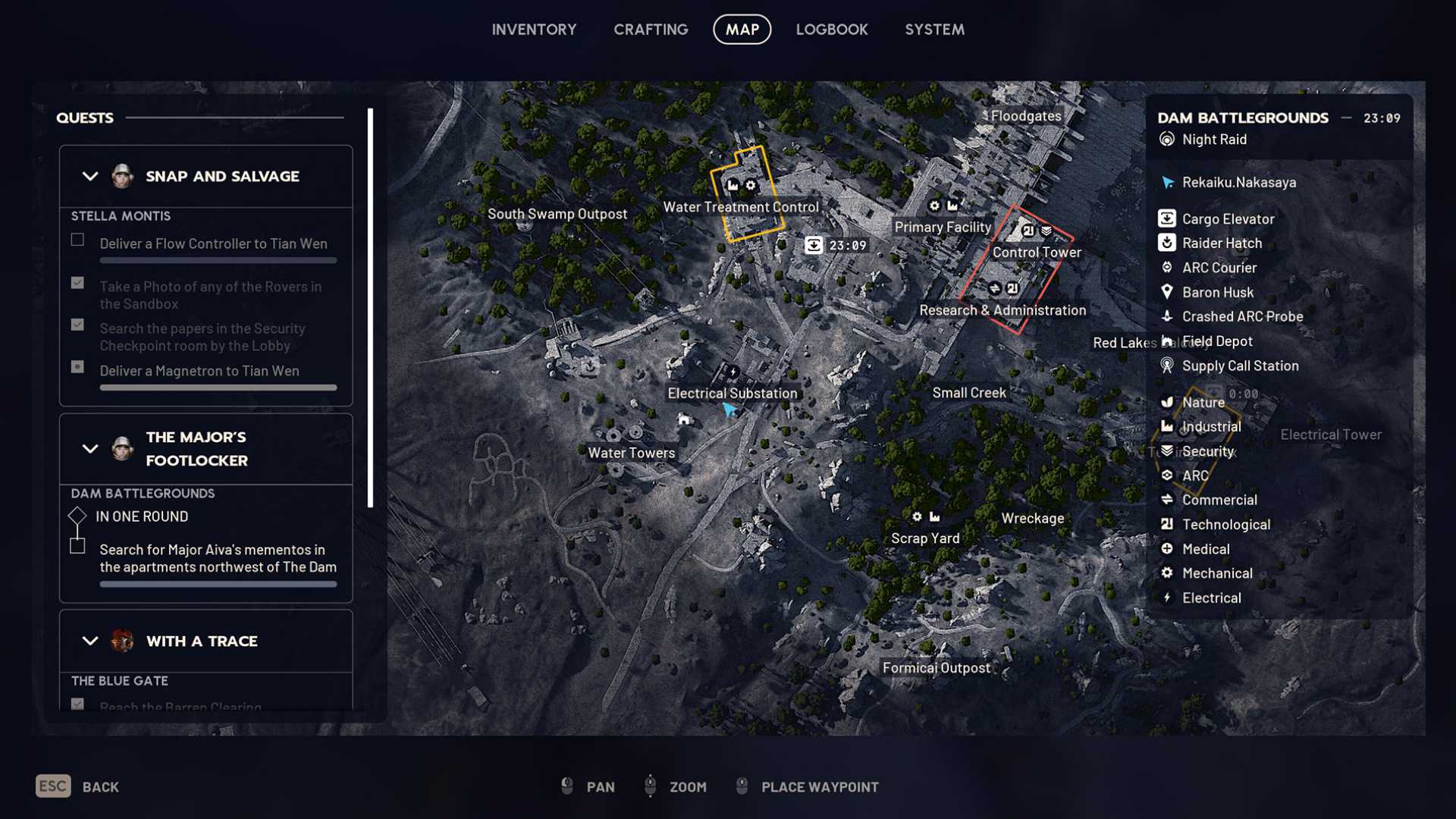Collapse The Major's Footlocker quest
The image size is (1456, 819).
(x=90, y=449)
